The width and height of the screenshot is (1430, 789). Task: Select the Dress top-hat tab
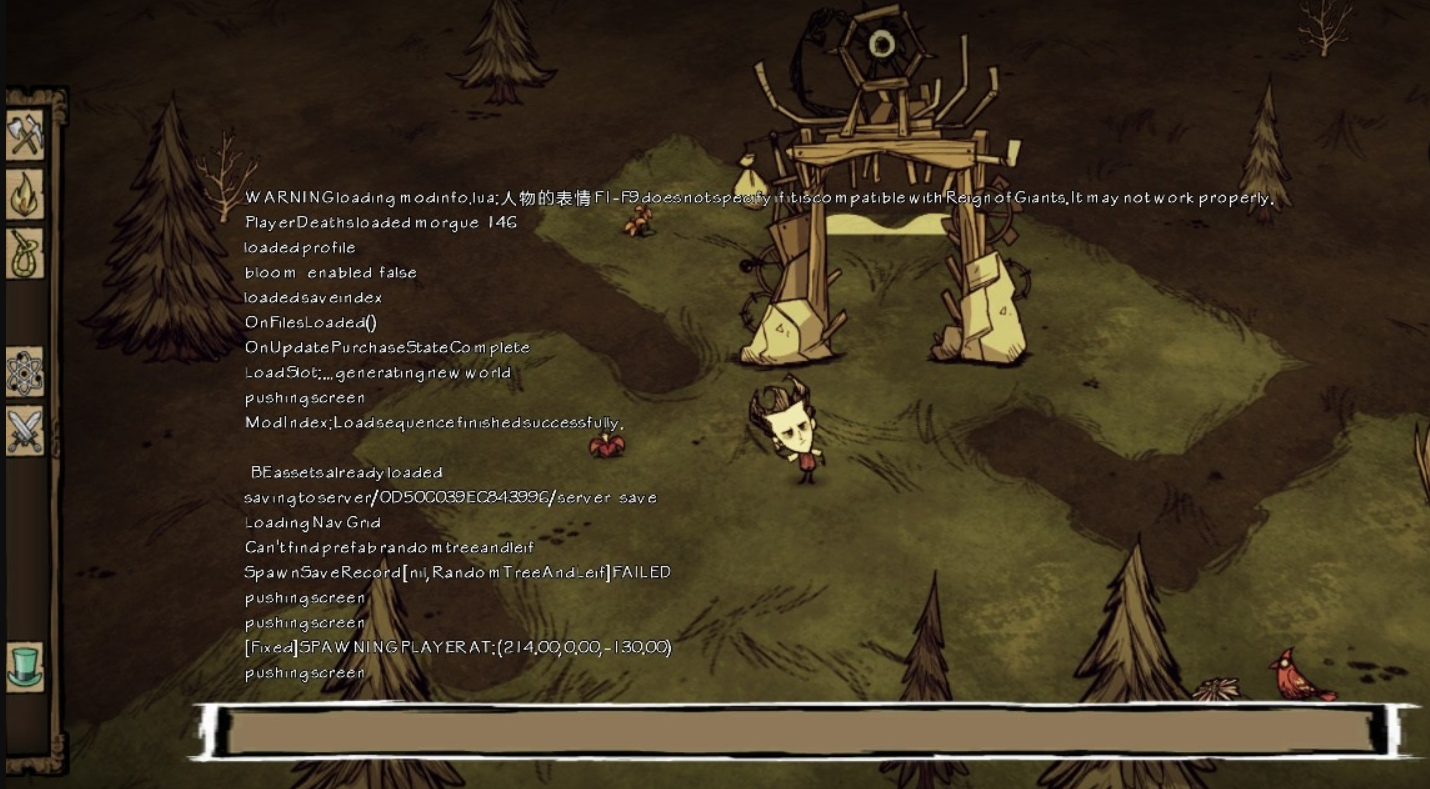click(25, 666)
